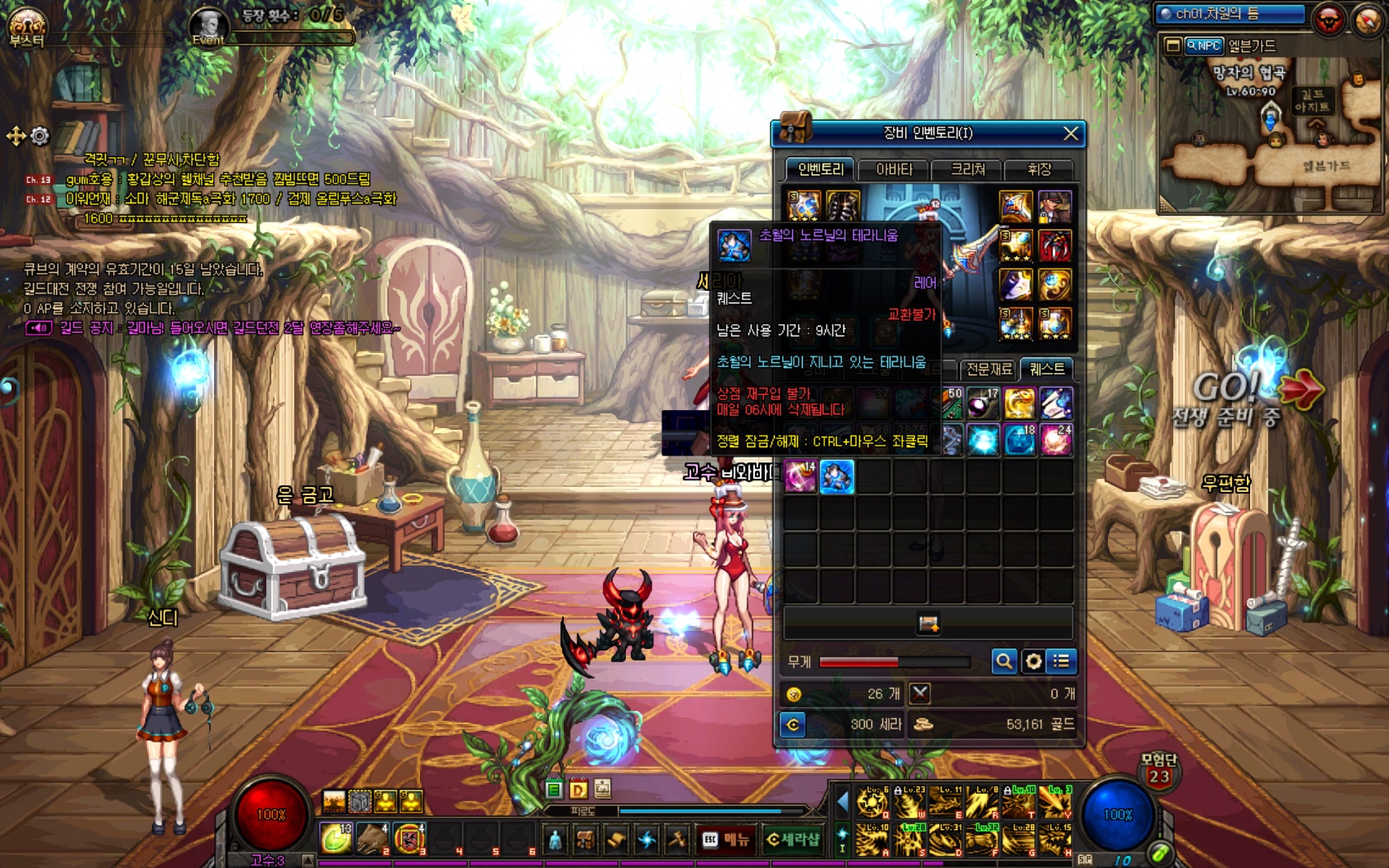Open inventory settings gear button

[1033, 661]
